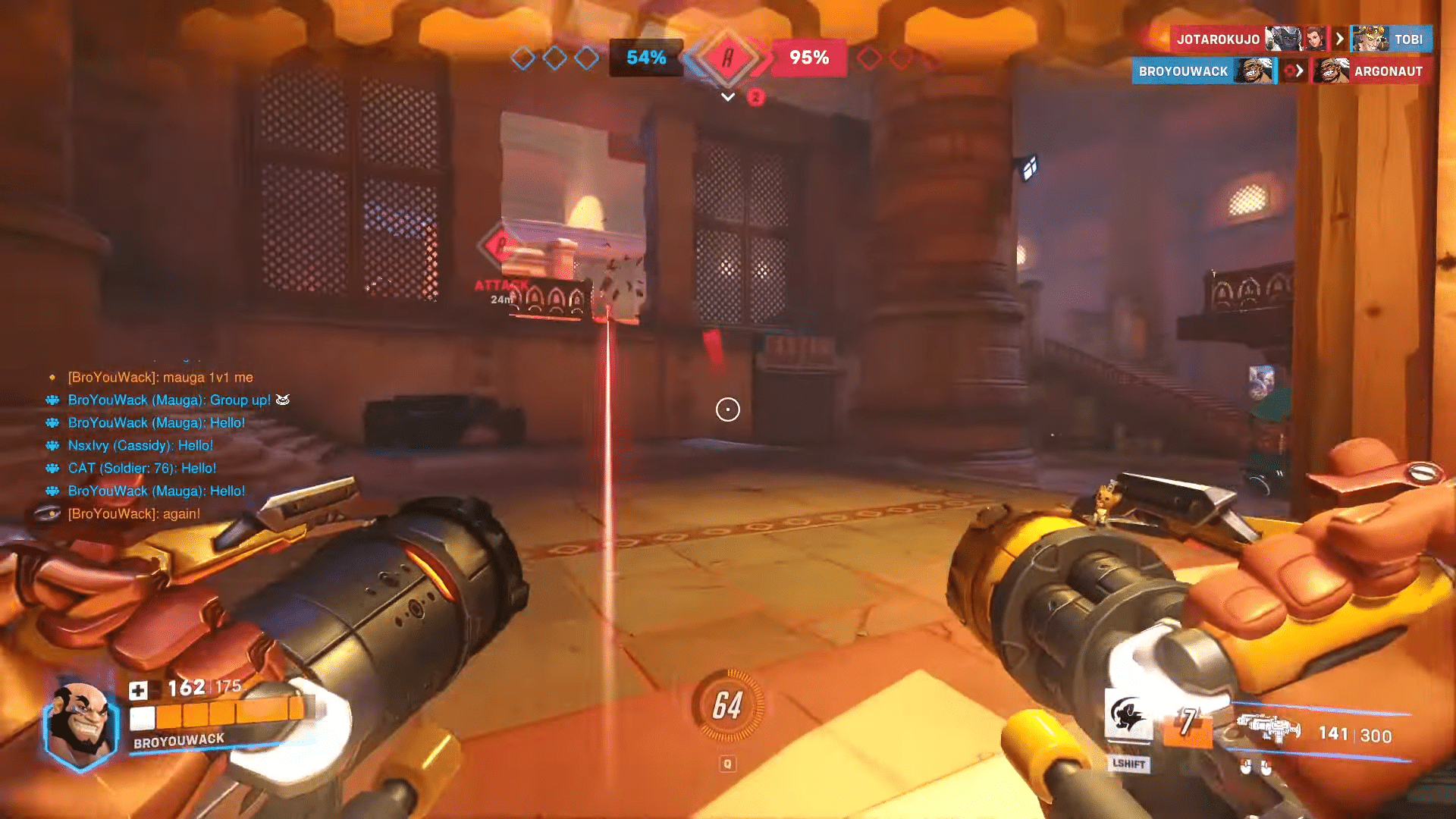
Task: Click the 54% capture progress indicator
Action: click(x=645, y=57)
